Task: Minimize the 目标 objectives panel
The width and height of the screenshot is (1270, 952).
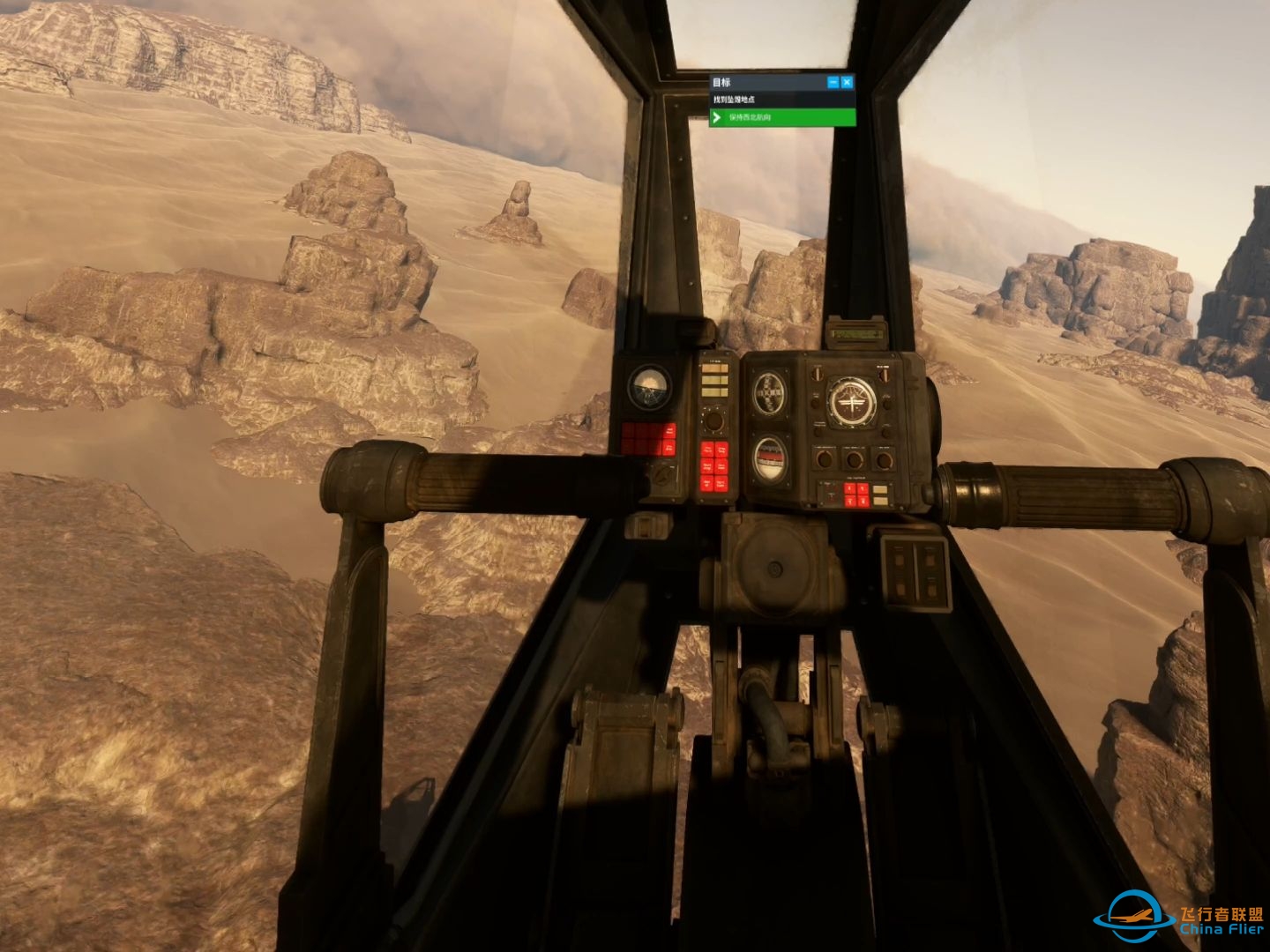Action: point(833,82)
